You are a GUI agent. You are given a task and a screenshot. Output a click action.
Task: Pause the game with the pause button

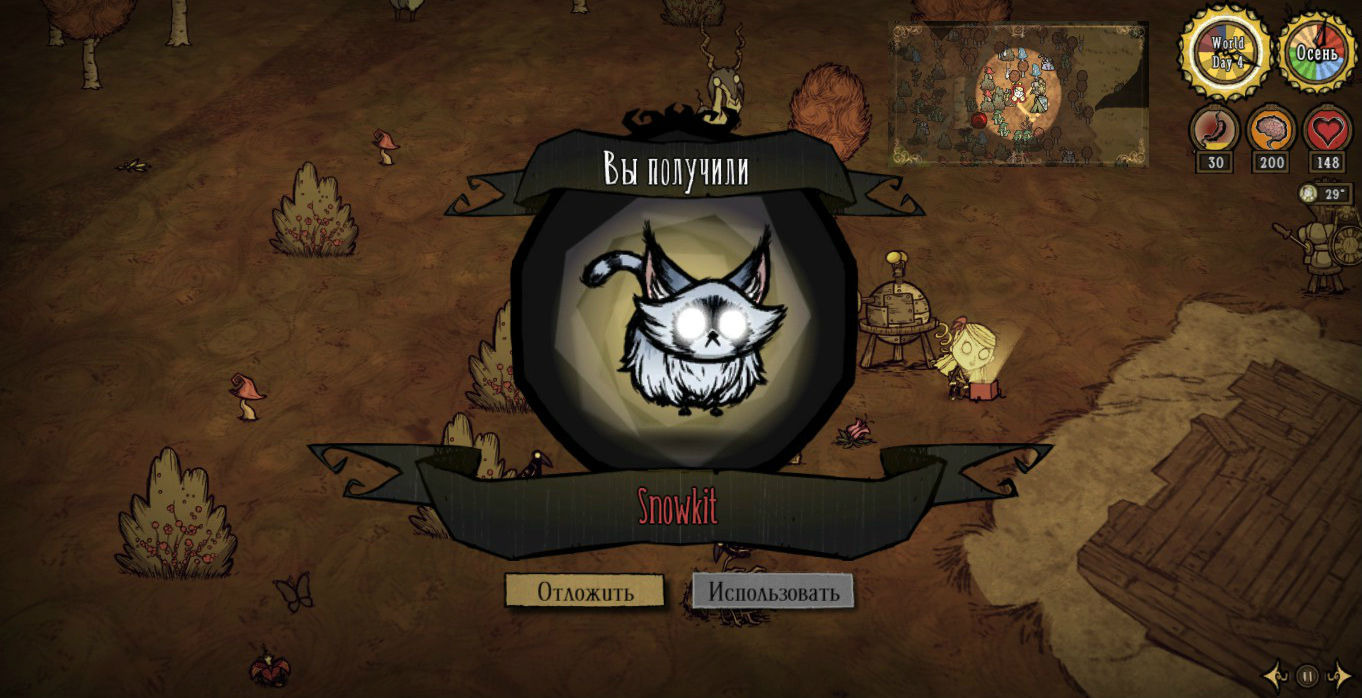(1307, 676)
